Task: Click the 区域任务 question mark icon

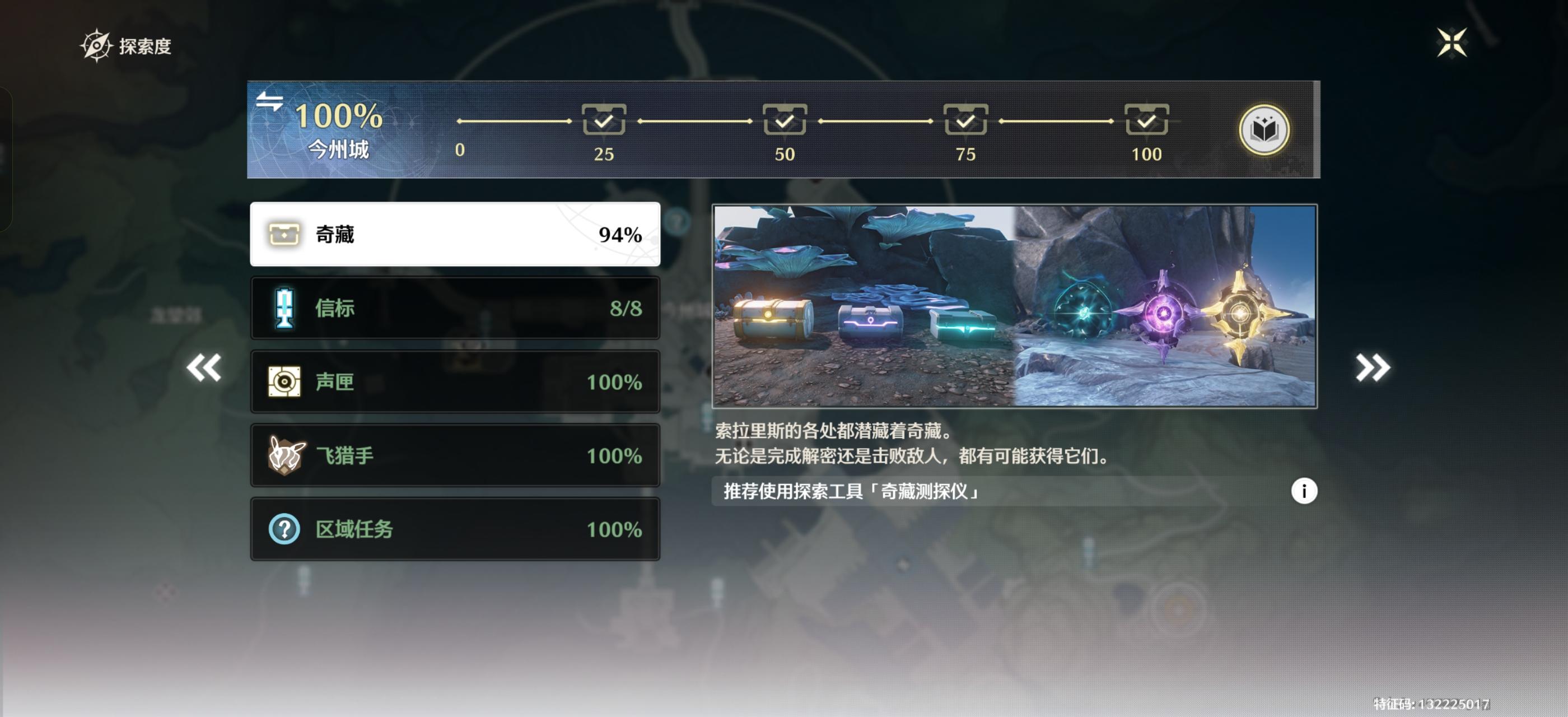Action: [284, 529]
